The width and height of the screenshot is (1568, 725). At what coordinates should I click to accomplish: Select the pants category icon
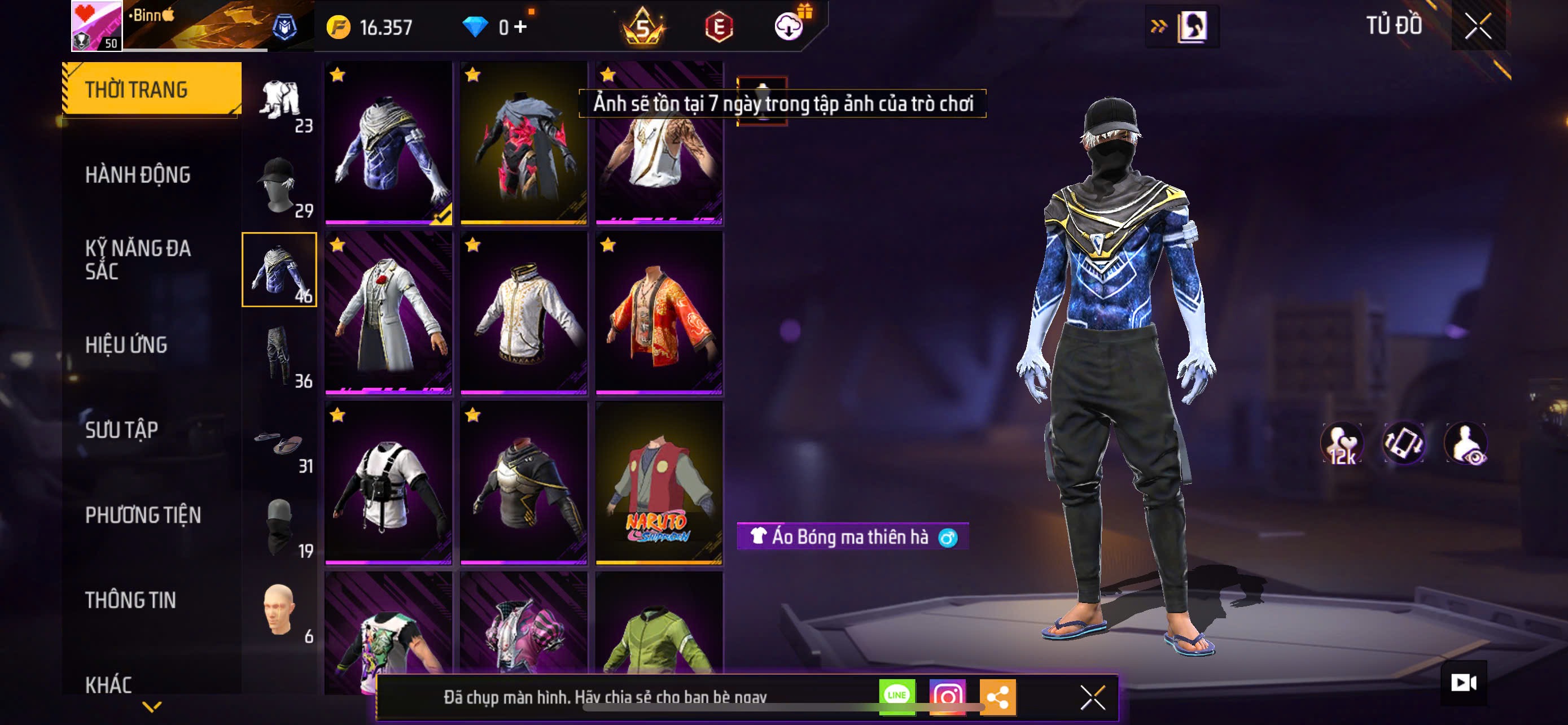279,356
